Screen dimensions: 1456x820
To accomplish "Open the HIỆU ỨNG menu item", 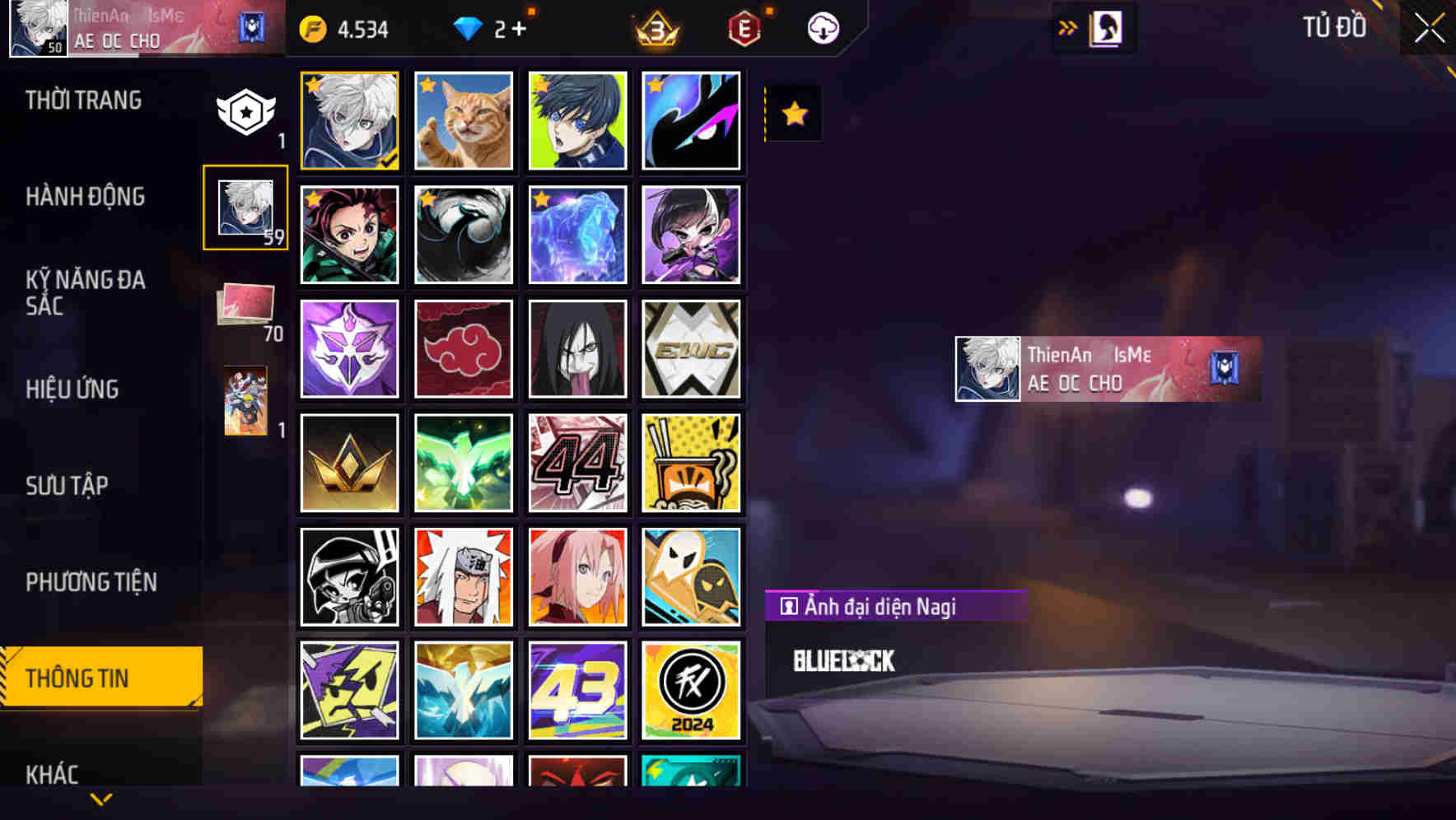I will [x=72, y=389].
